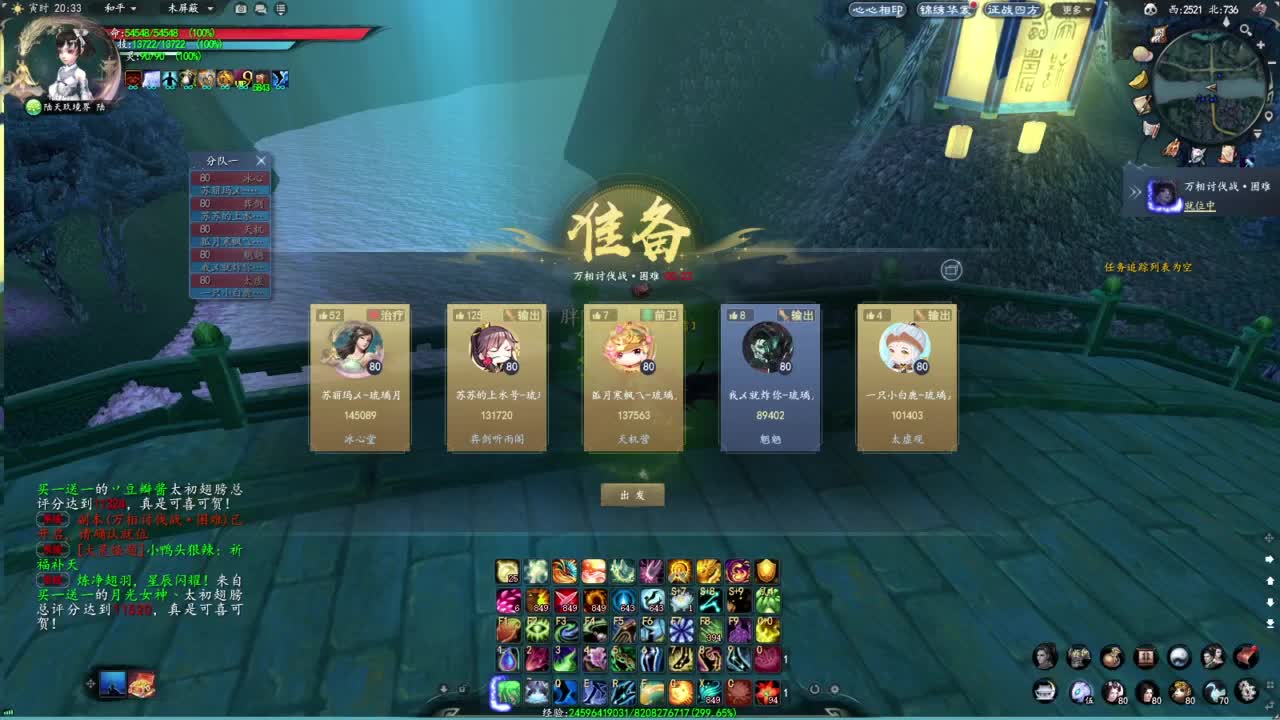1280x720 pixels.
Task: Click the teahouse building icon in the bottom-right row
Action: coord(1044,691)
